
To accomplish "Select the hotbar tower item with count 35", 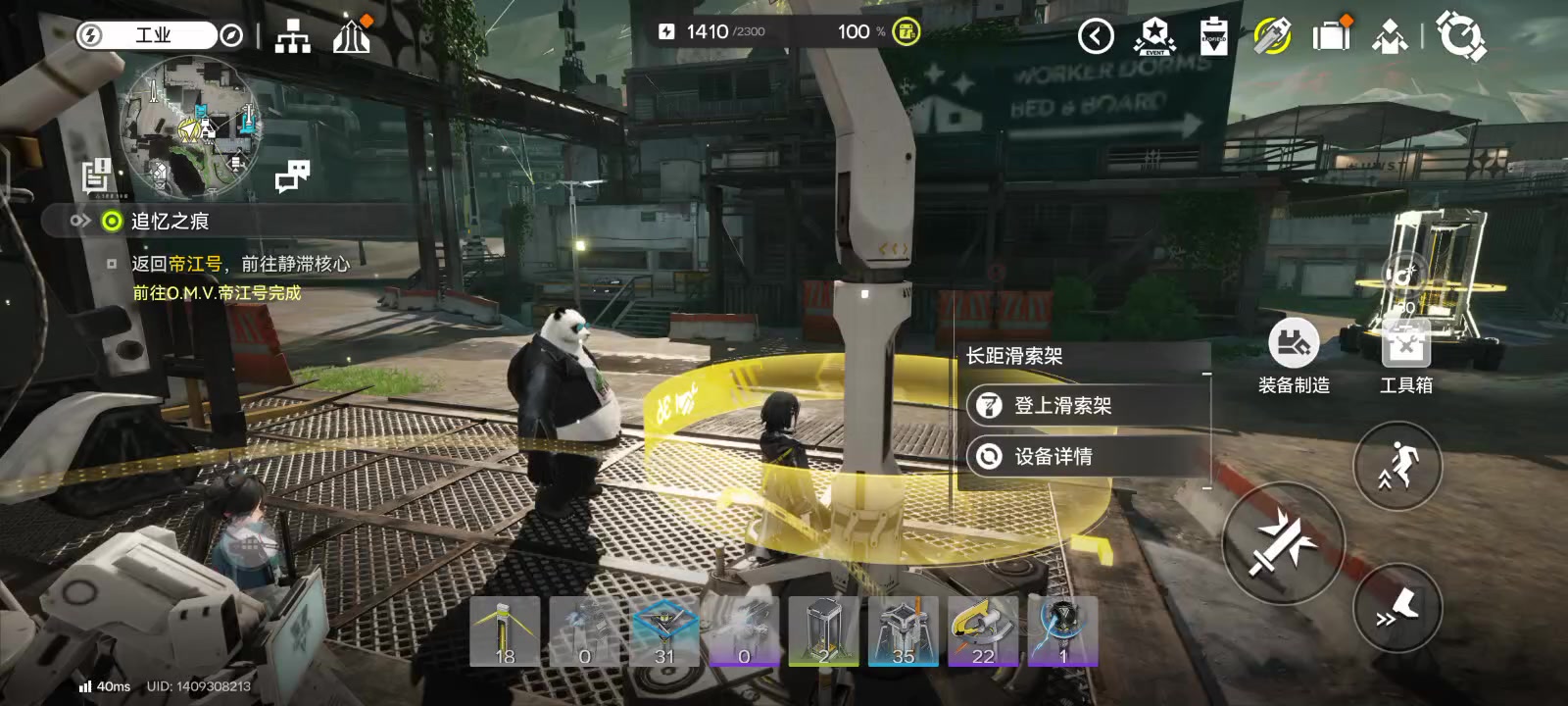I will click(905, 630).
